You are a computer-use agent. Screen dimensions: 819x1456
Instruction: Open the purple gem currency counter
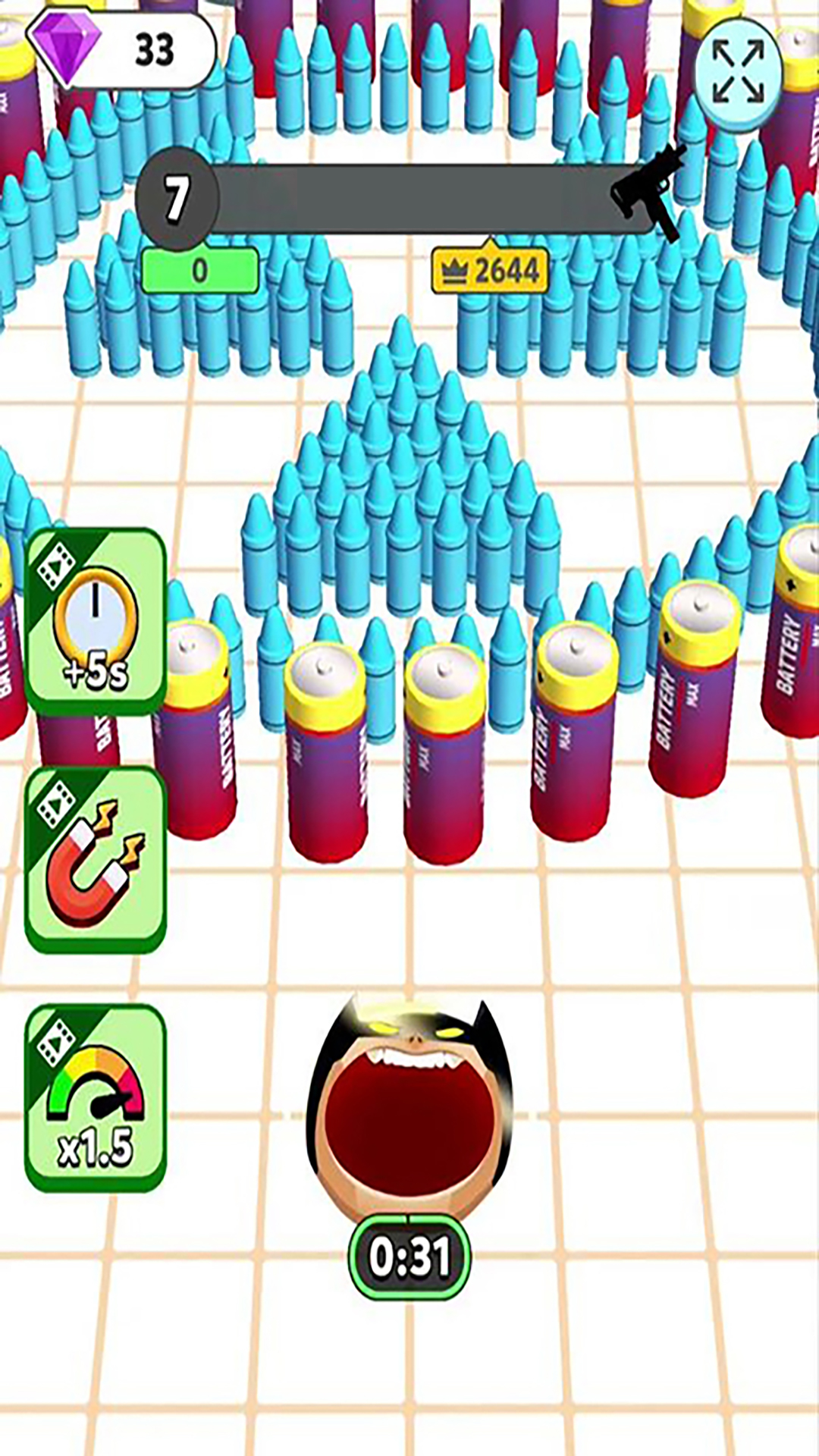point(121,49)
